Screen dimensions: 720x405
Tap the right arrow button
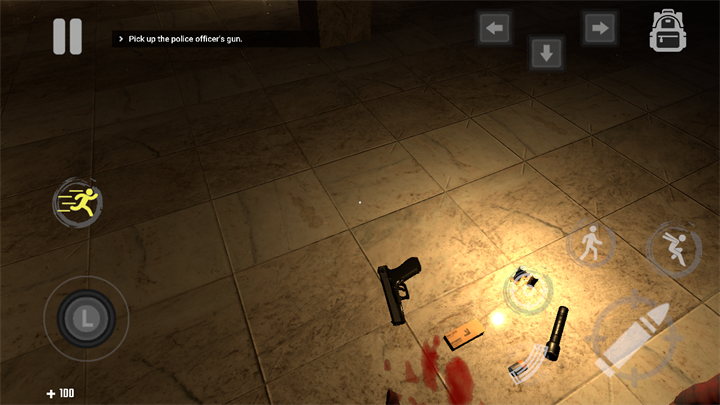pos(599,28)
